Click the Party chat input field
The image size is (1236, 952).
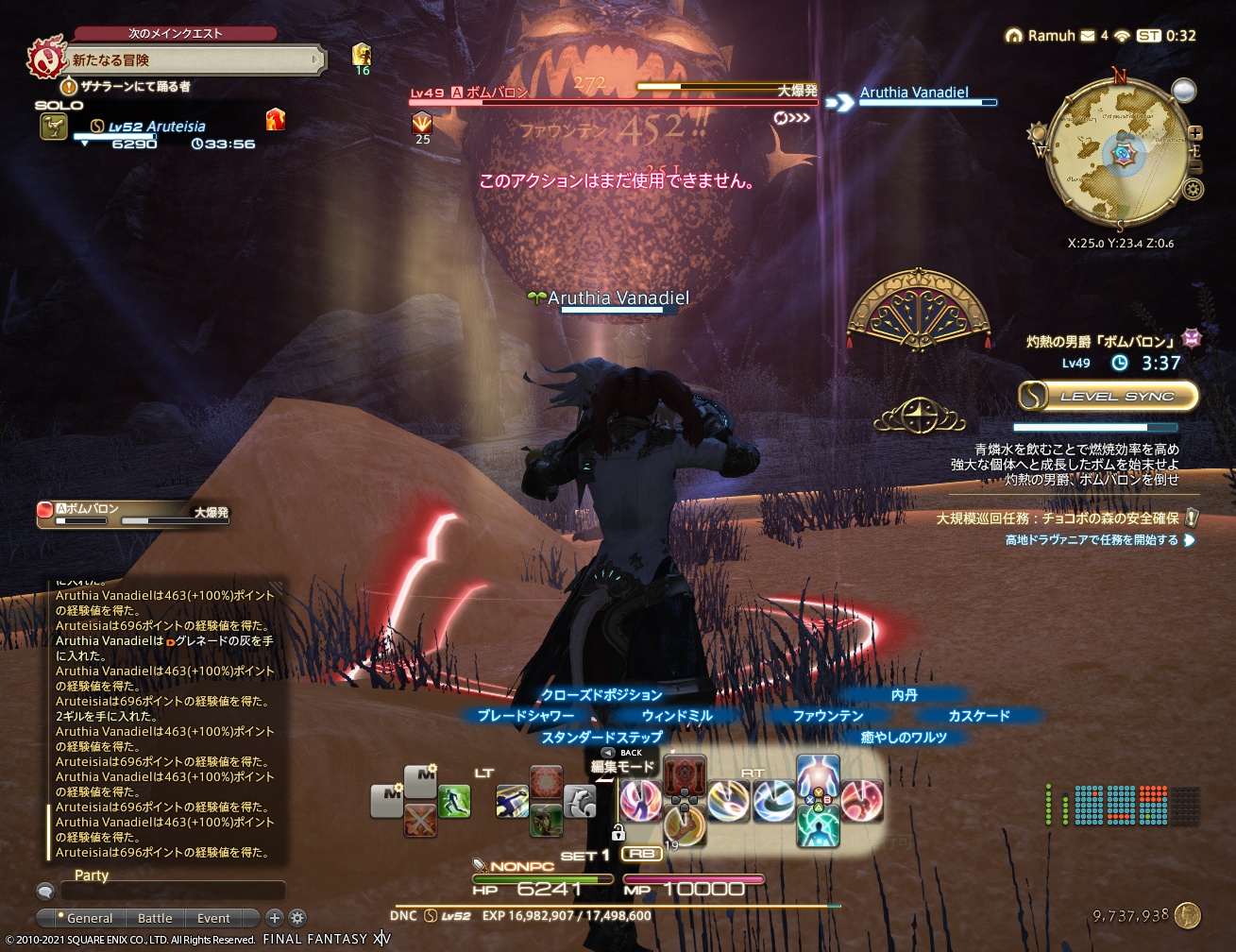click(175, 891)
